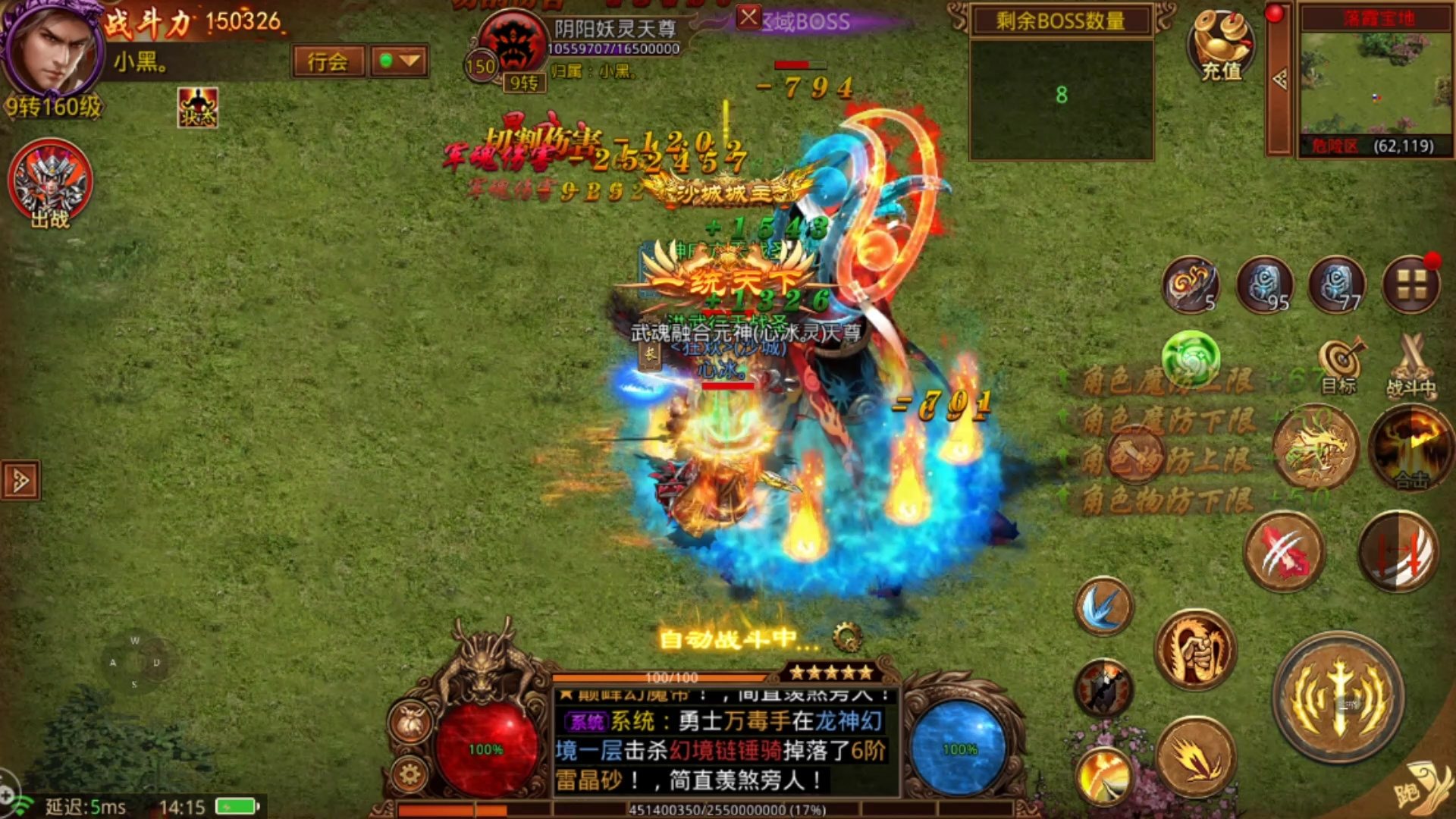Open the 行会 guild menu
This screenshot has width=1456, height=819.
pos(328,61)
